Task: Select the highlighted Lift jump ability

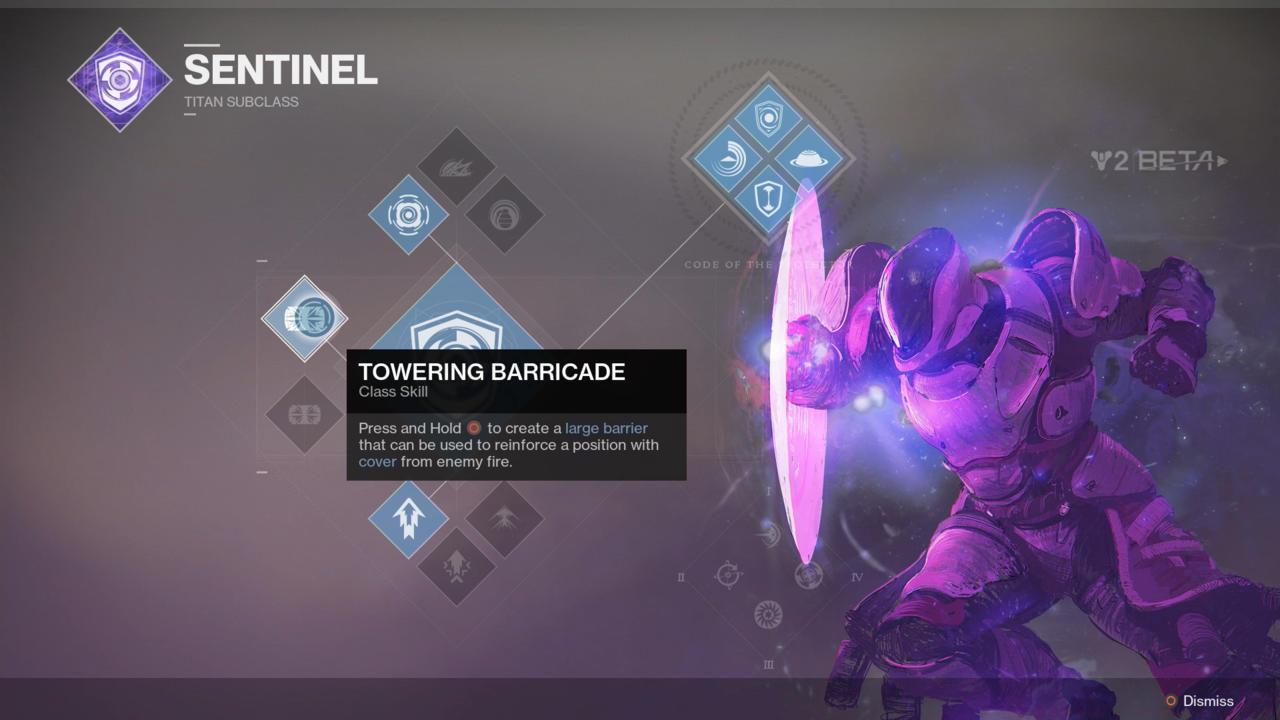Action: coord(408,518)
